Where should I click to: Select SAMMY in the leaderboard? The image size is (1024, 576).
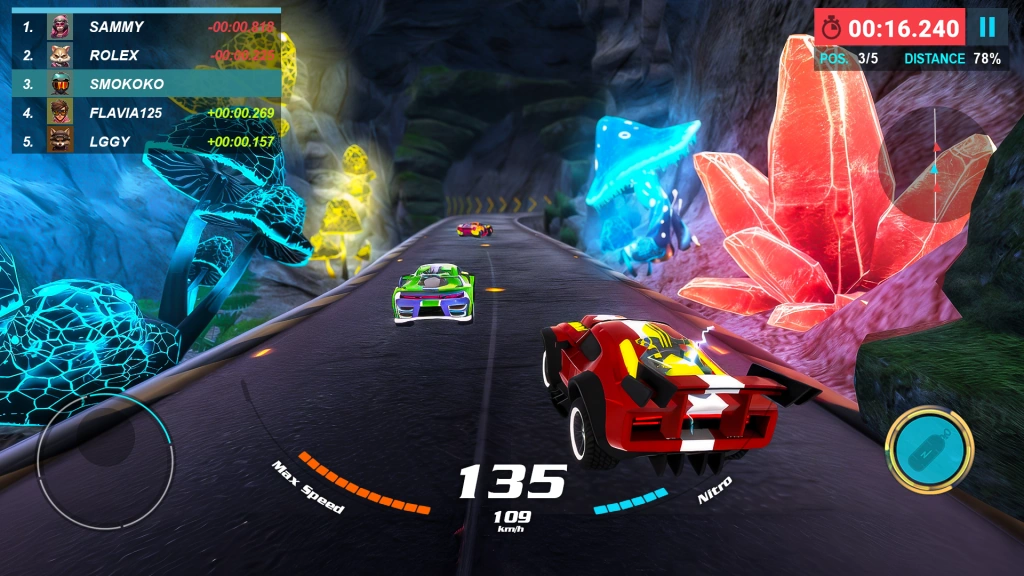(146, 27)
